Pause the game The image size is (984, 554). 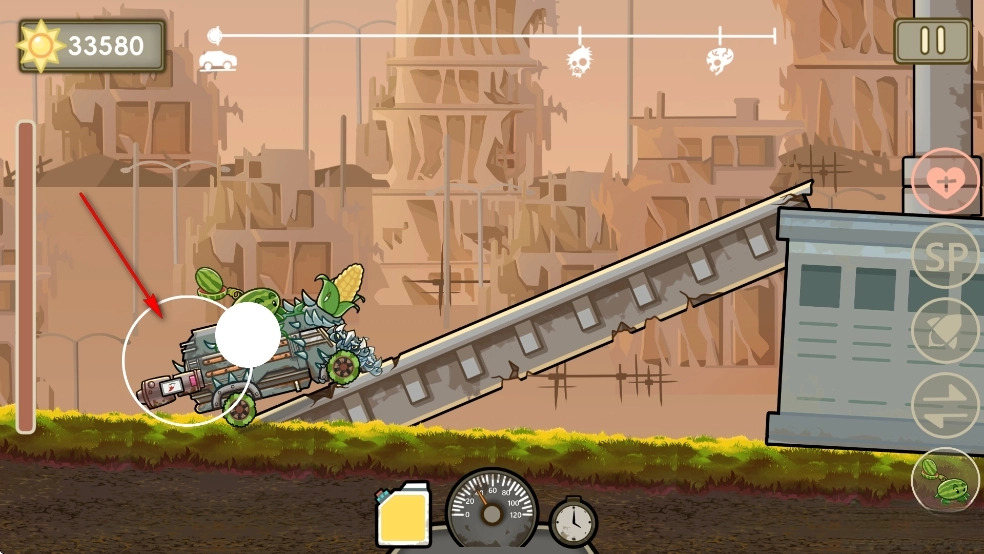932,41
